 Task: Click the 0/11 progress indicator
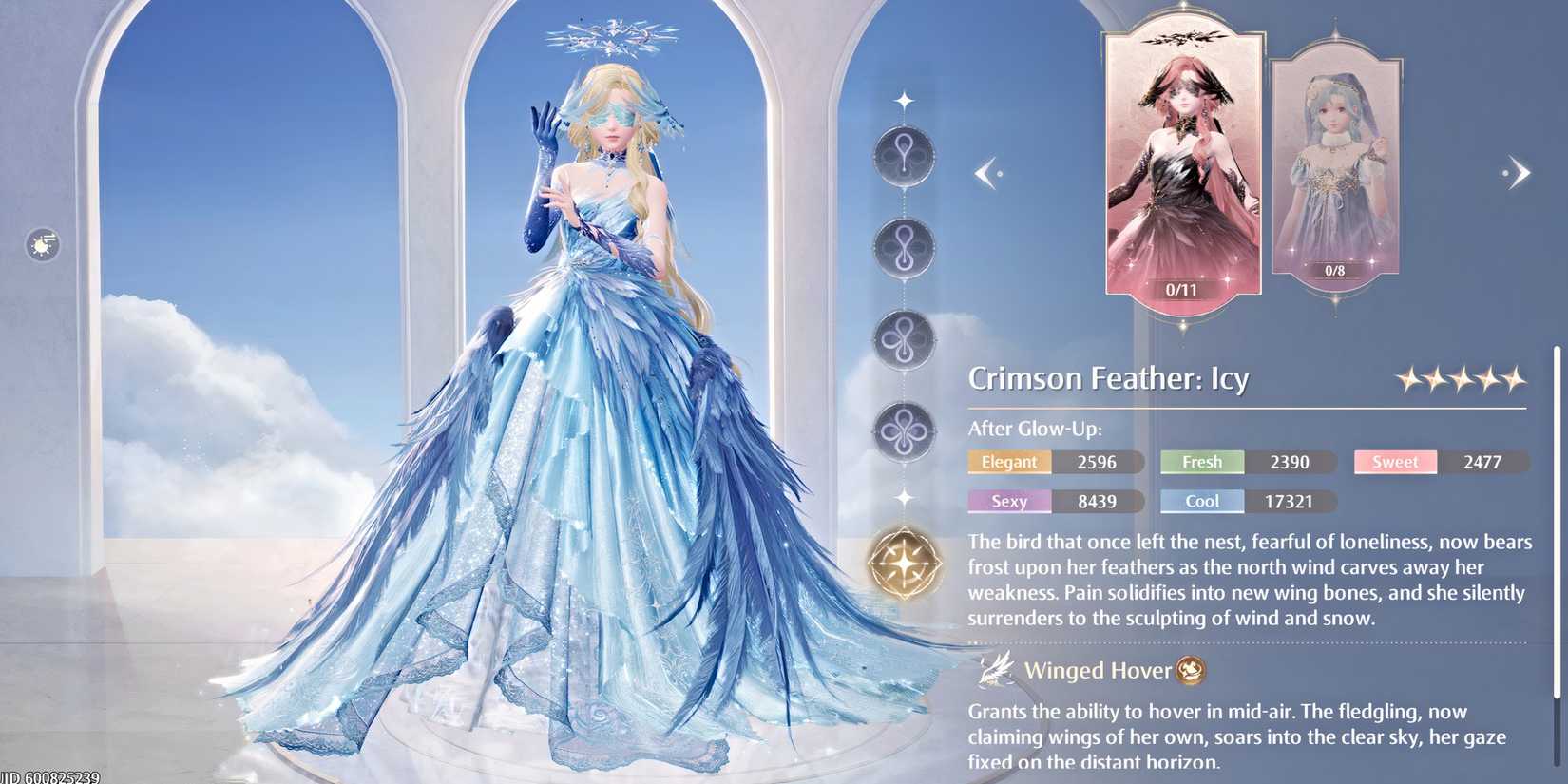tap(1183, 290)
